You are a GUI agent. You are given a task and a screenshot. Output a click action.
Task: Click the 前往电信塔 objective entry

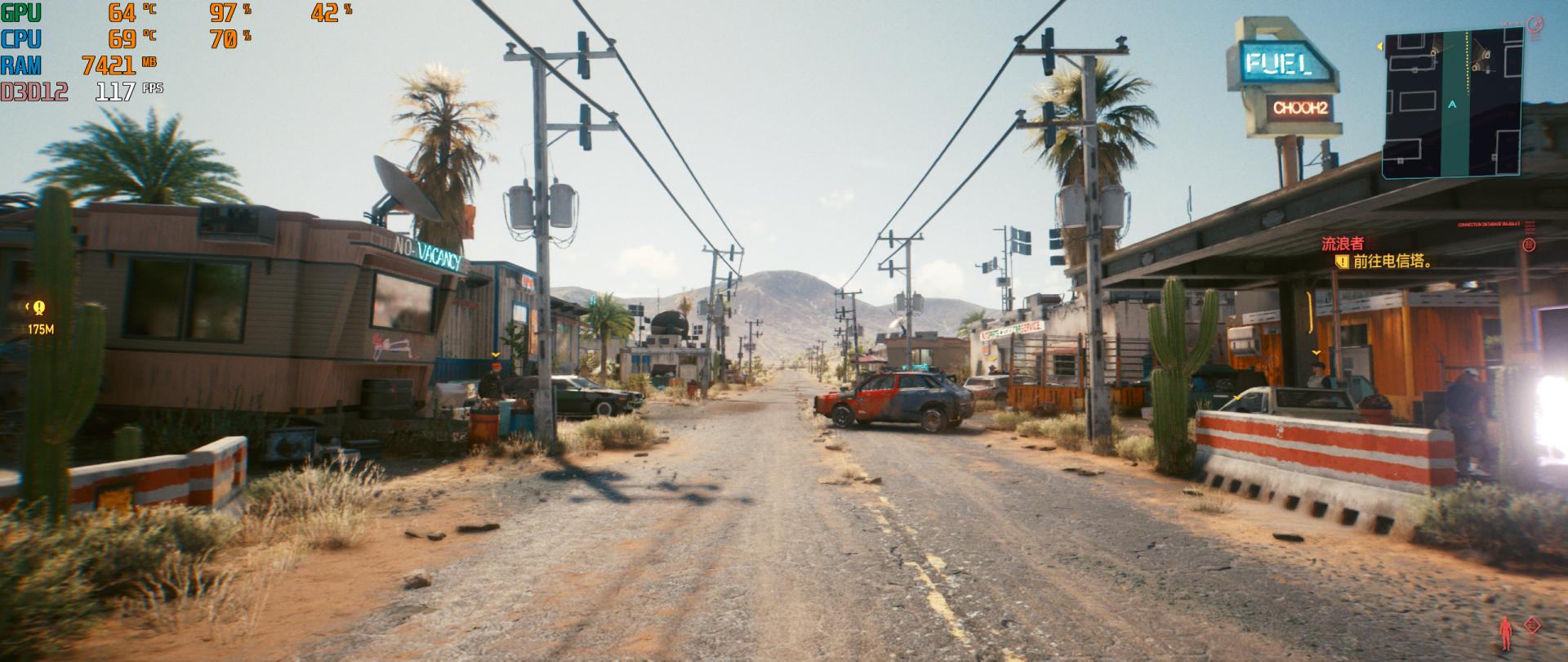click(1392, 262)
